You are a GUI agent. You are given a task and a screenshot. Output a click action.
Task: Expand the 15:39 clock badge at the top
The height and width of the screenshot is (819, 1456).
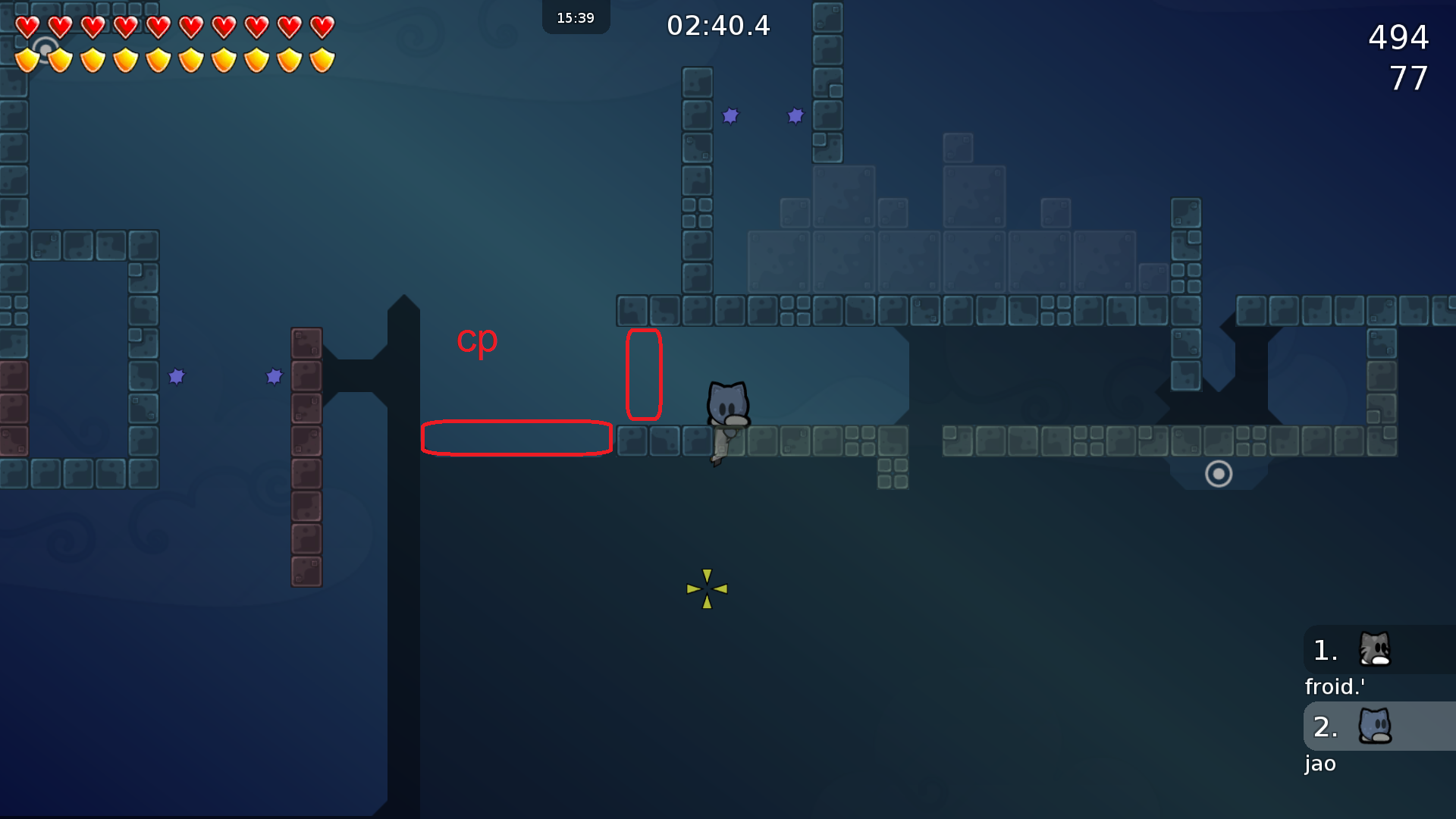pyautogui.click(x=576, y=17)
